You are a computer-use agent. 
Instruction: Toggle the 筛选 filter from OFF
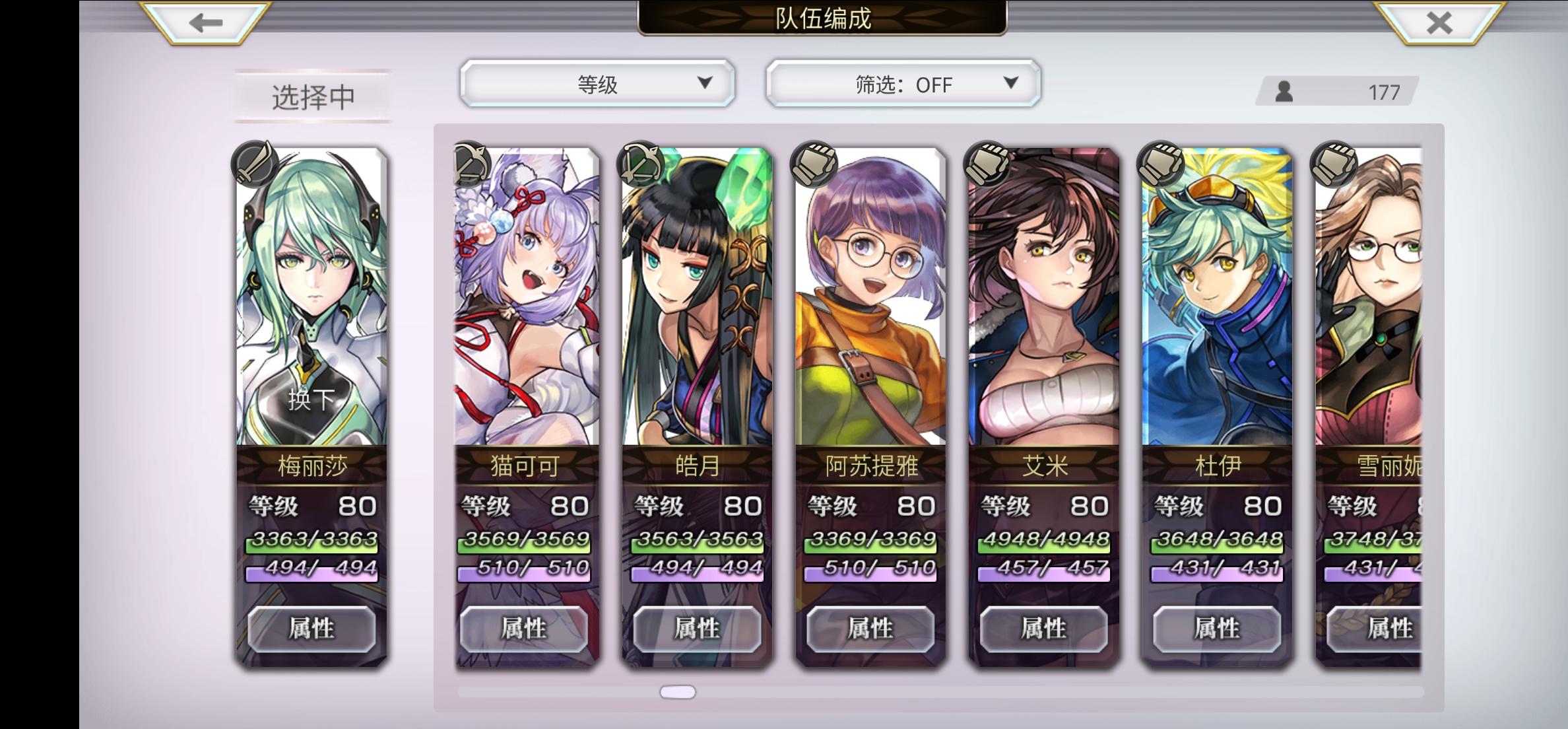902,85
